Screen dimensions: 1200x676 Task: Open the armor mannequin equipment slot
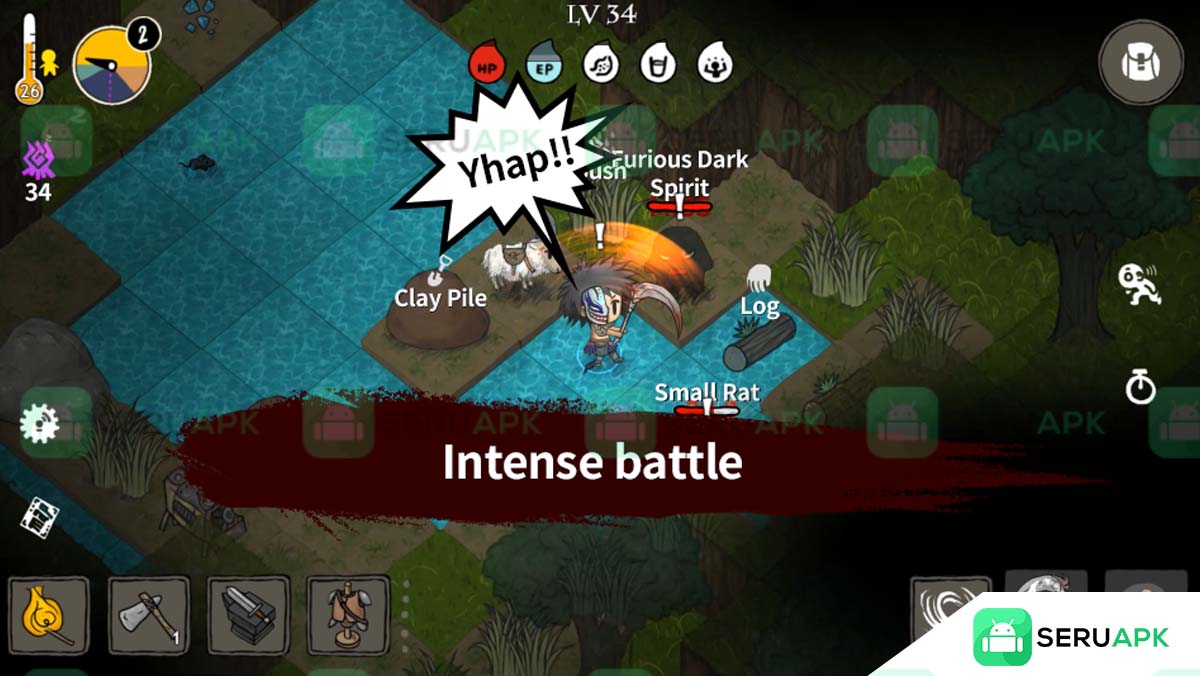coord(347,615)
